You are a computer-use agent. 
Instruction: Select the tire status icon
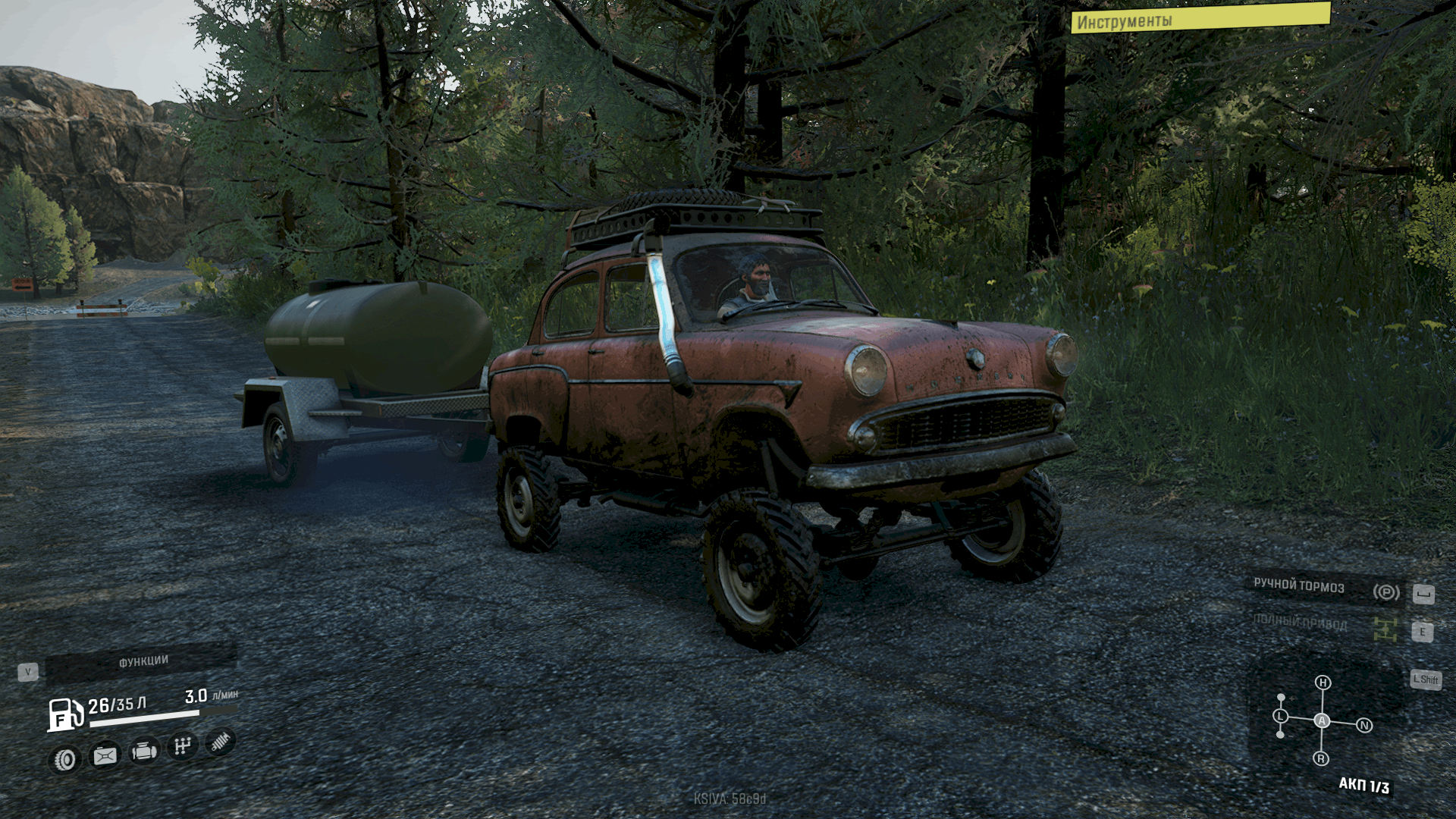point(65,758)
